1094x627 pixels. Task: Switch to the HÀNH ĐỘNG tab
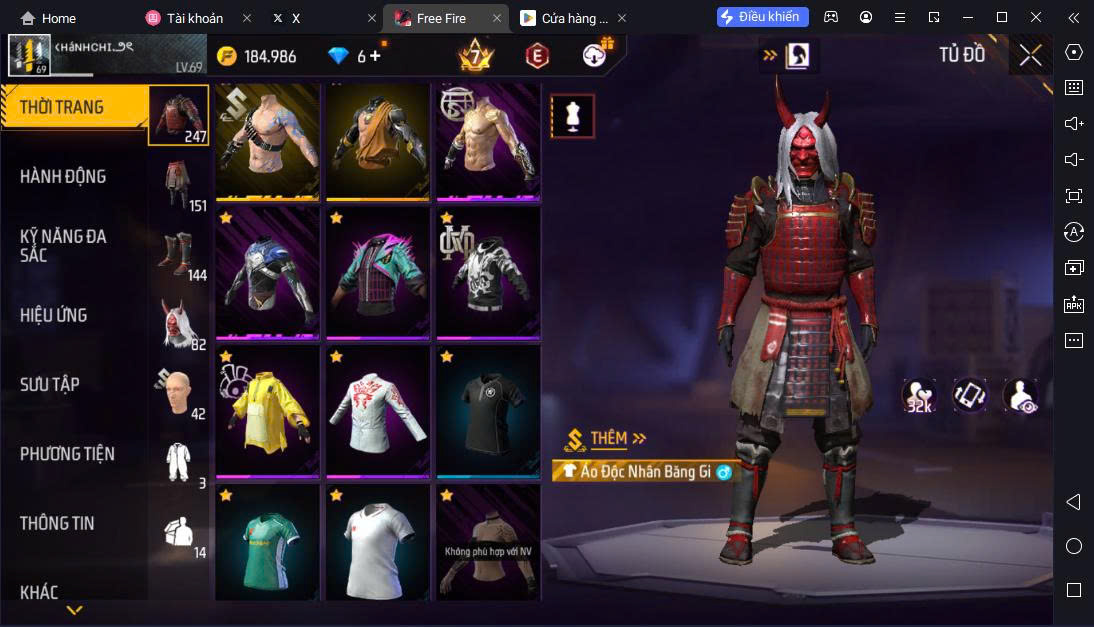coord(63,177)
